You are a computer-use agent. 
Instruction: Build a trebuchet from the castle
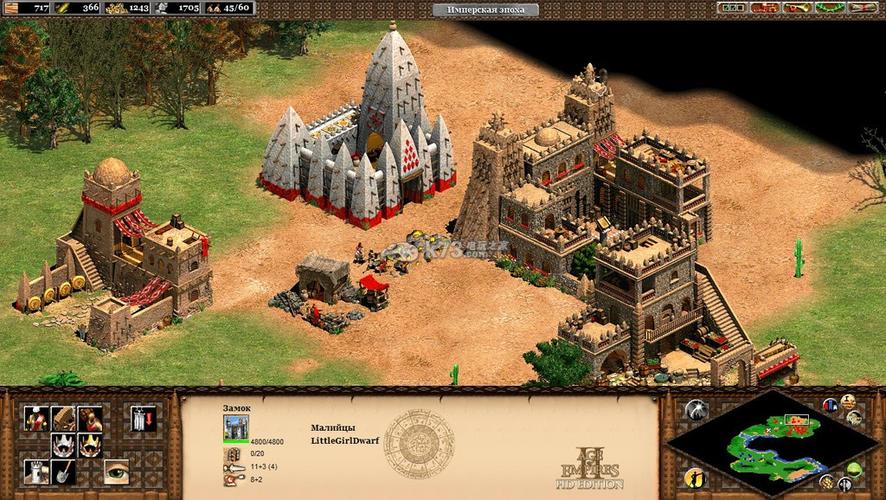click(63, 419)
